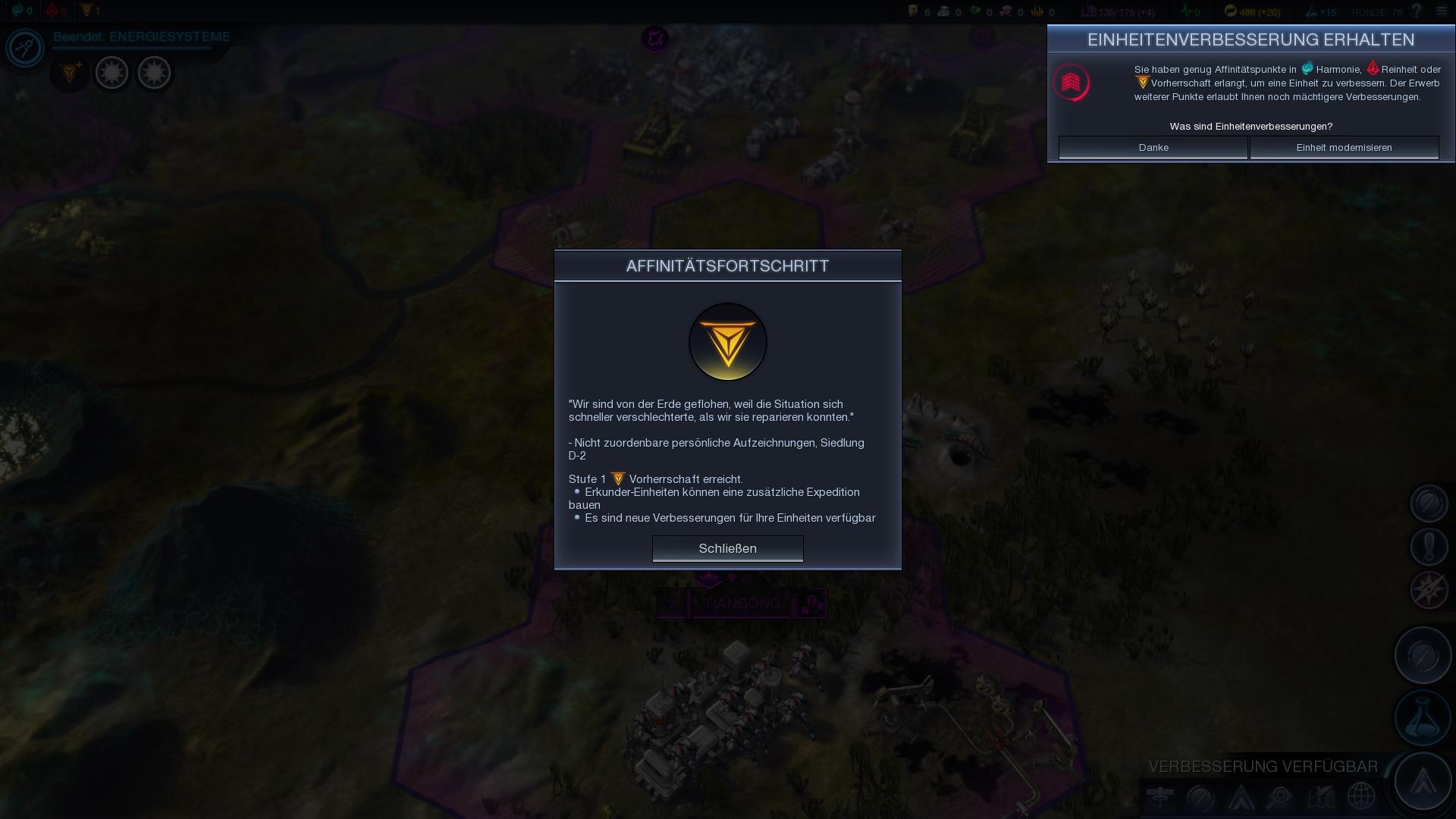Choose Einheit modernisieren

(1344, 147)
